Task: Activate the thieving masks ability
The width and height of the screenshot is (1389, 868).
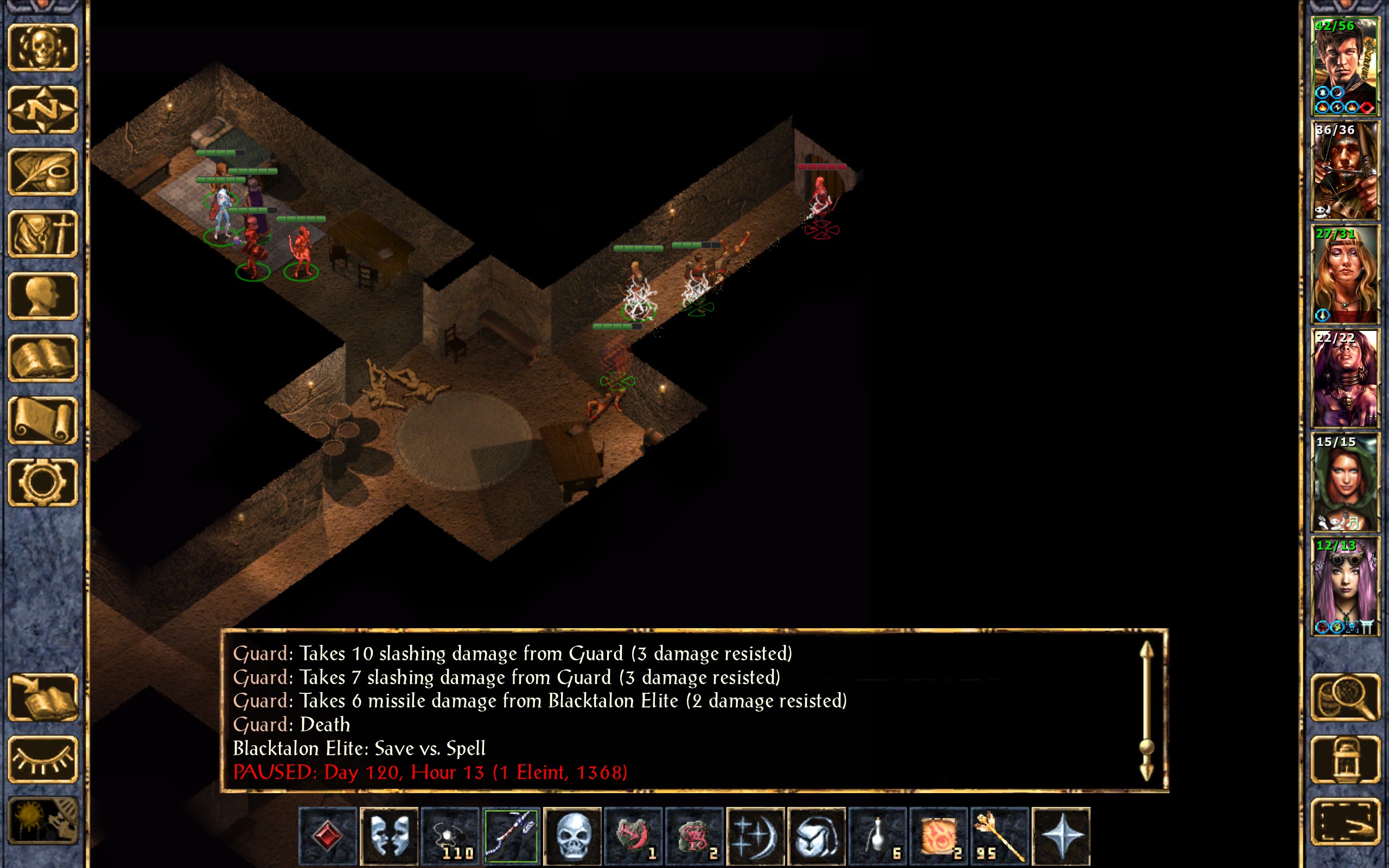Action: [389, 835]
